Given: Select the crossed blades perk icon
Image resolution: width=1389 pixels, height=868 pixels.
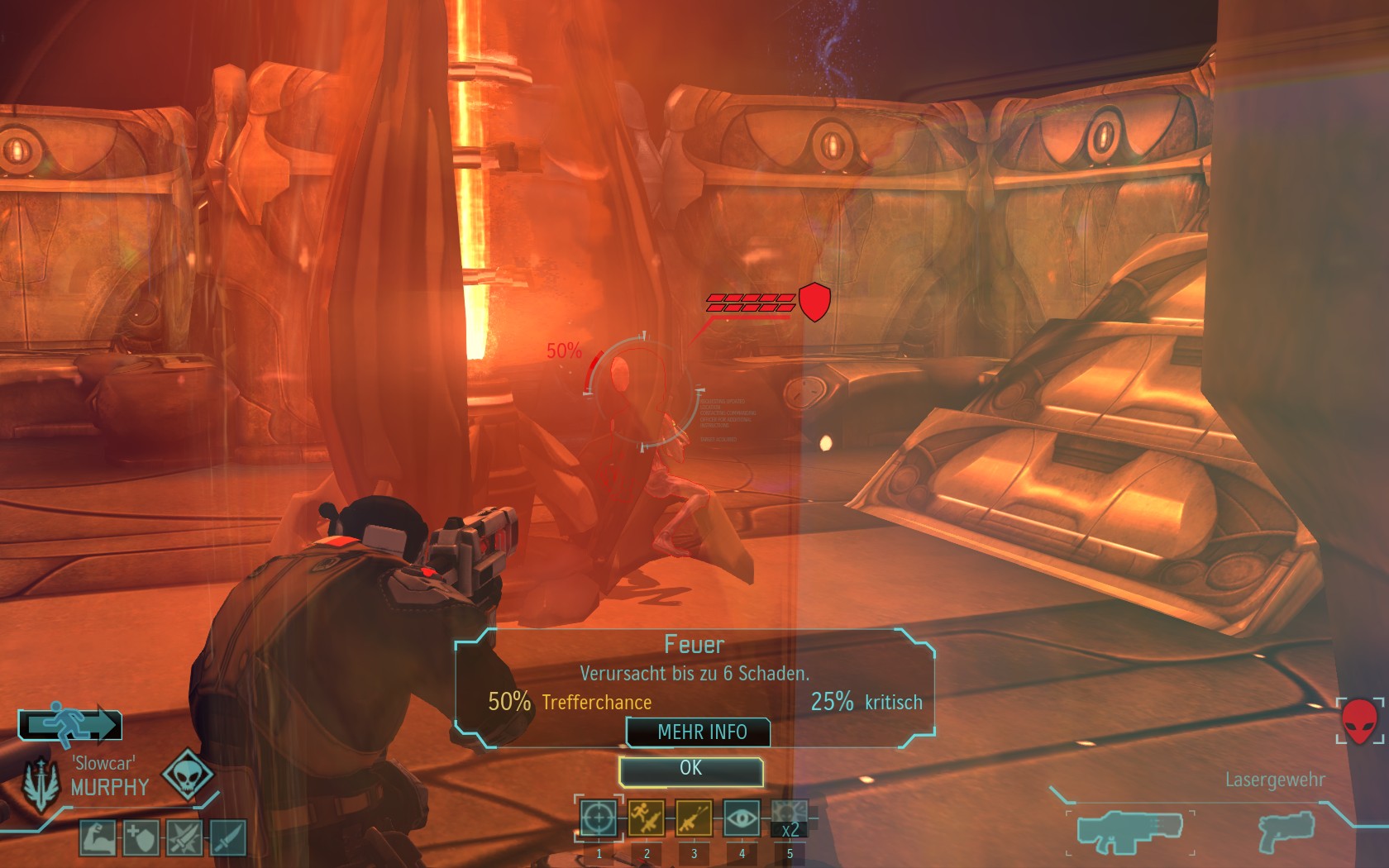Looking at the screenshot, I should tap(184, 837).
